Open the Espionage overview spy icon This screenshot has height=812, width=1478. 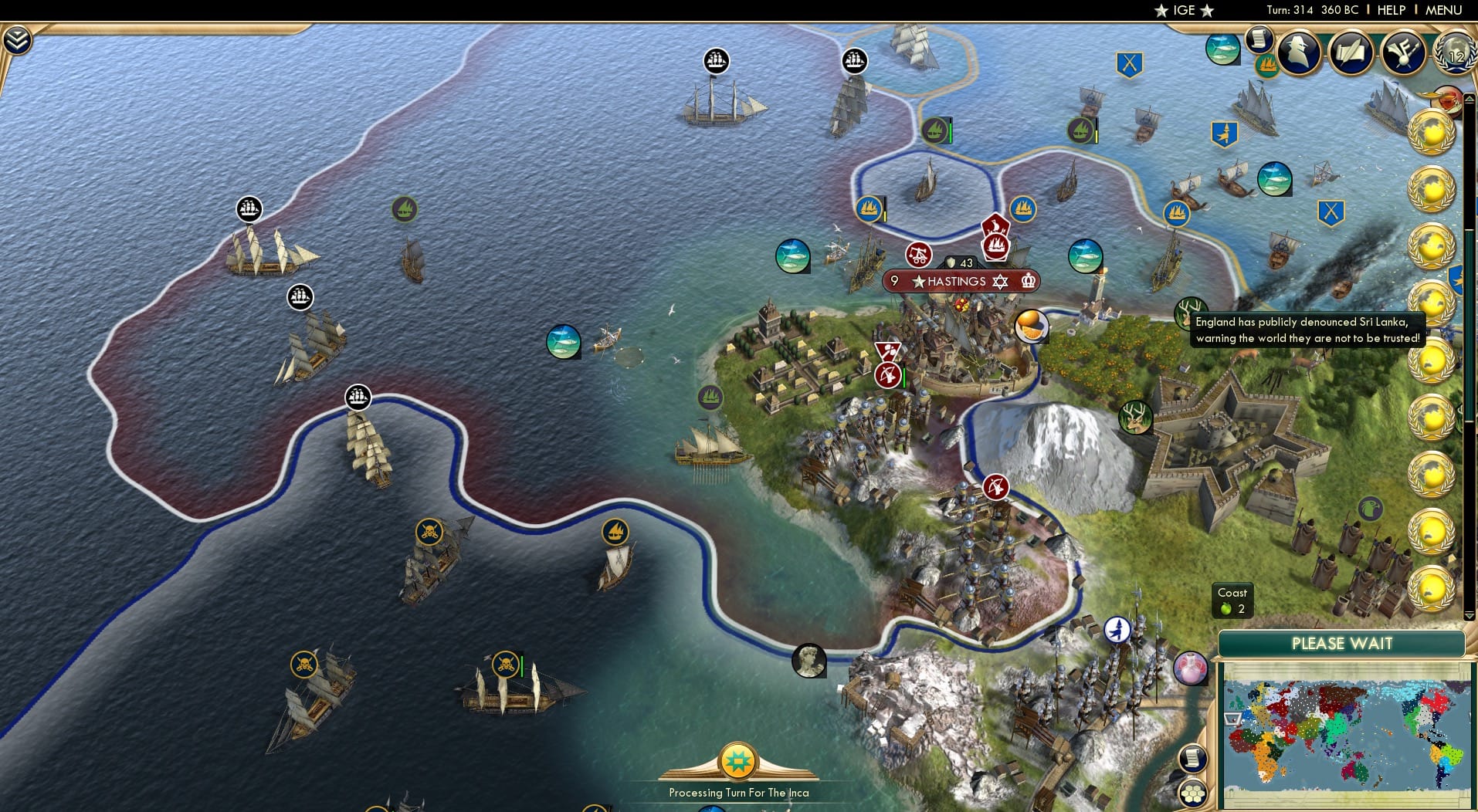1298,52
